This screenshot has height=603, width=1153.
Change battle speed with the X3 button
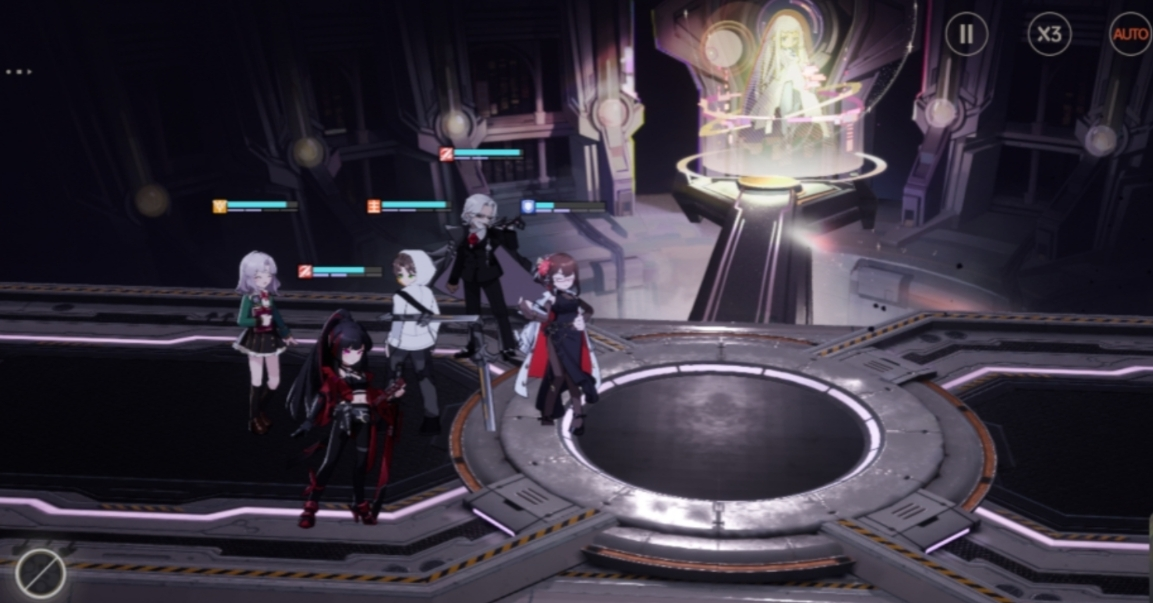pos(1049,35)
